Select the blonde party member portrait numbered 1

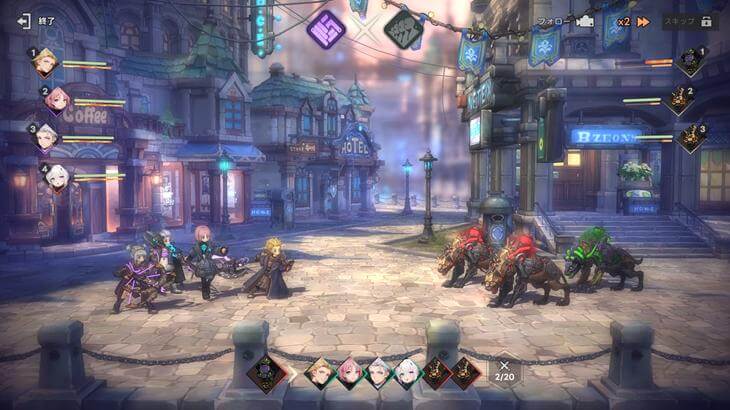tap(45, 63)
